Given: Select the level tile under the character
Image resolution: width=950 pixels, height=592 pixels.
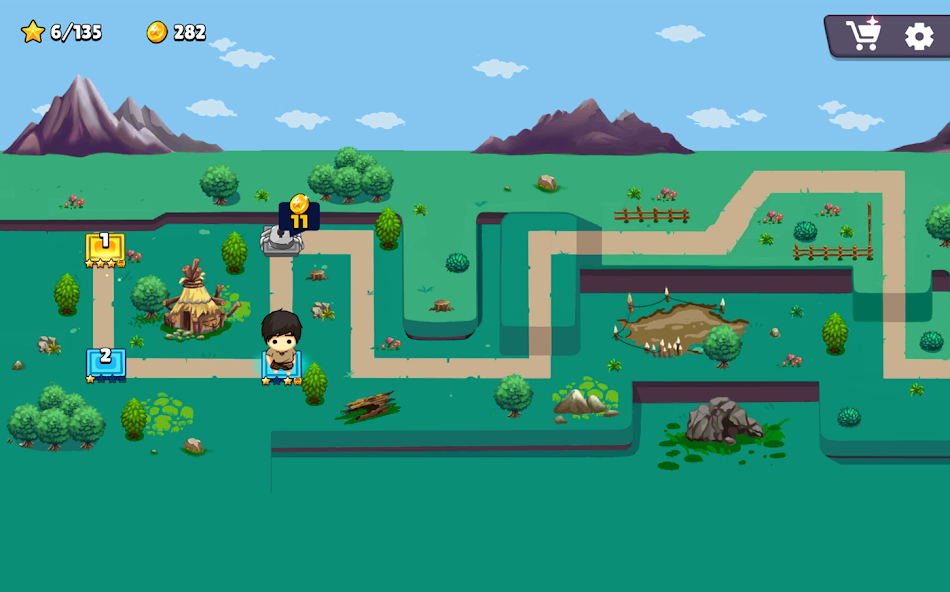Looking at the screenshot, I should [281, 368].
